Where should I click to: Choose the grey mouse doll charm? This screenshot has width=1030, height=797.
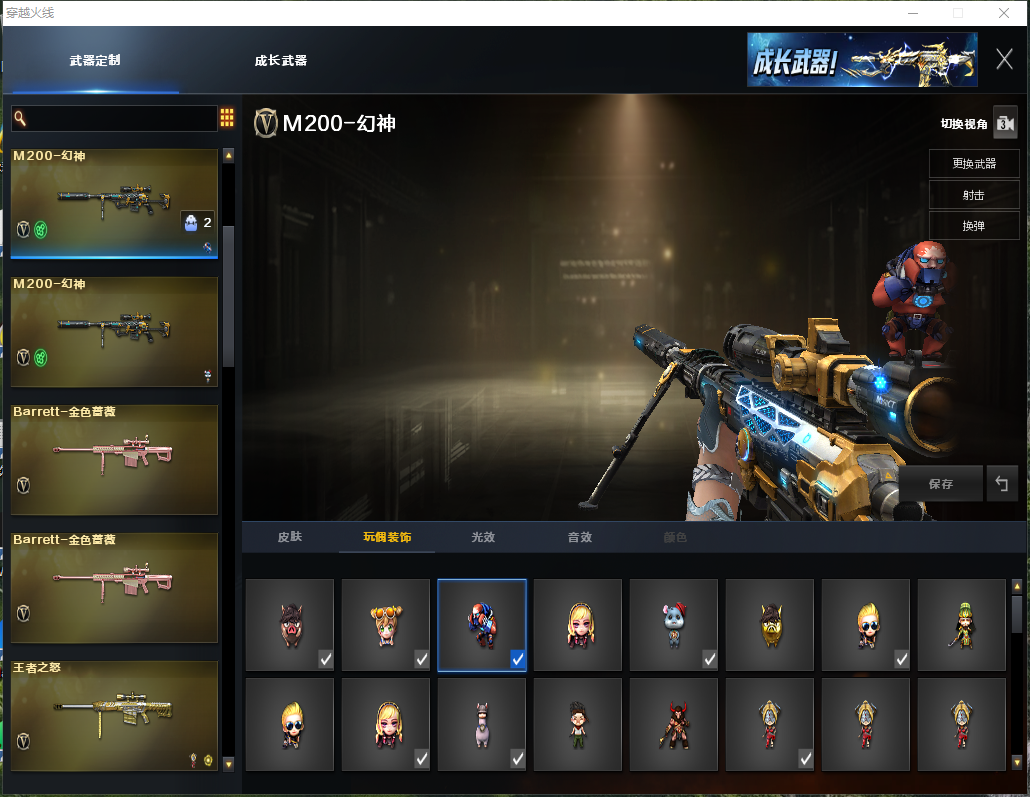(x=674, y=624)
